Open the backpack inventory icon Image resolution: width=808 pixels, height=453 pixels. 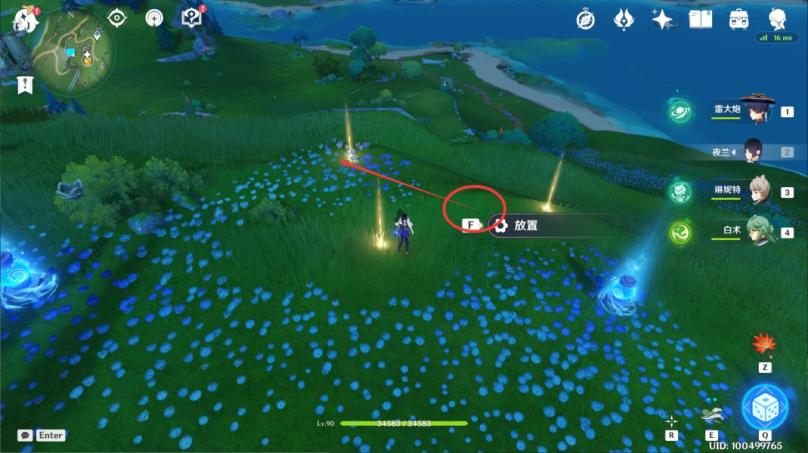739,18
